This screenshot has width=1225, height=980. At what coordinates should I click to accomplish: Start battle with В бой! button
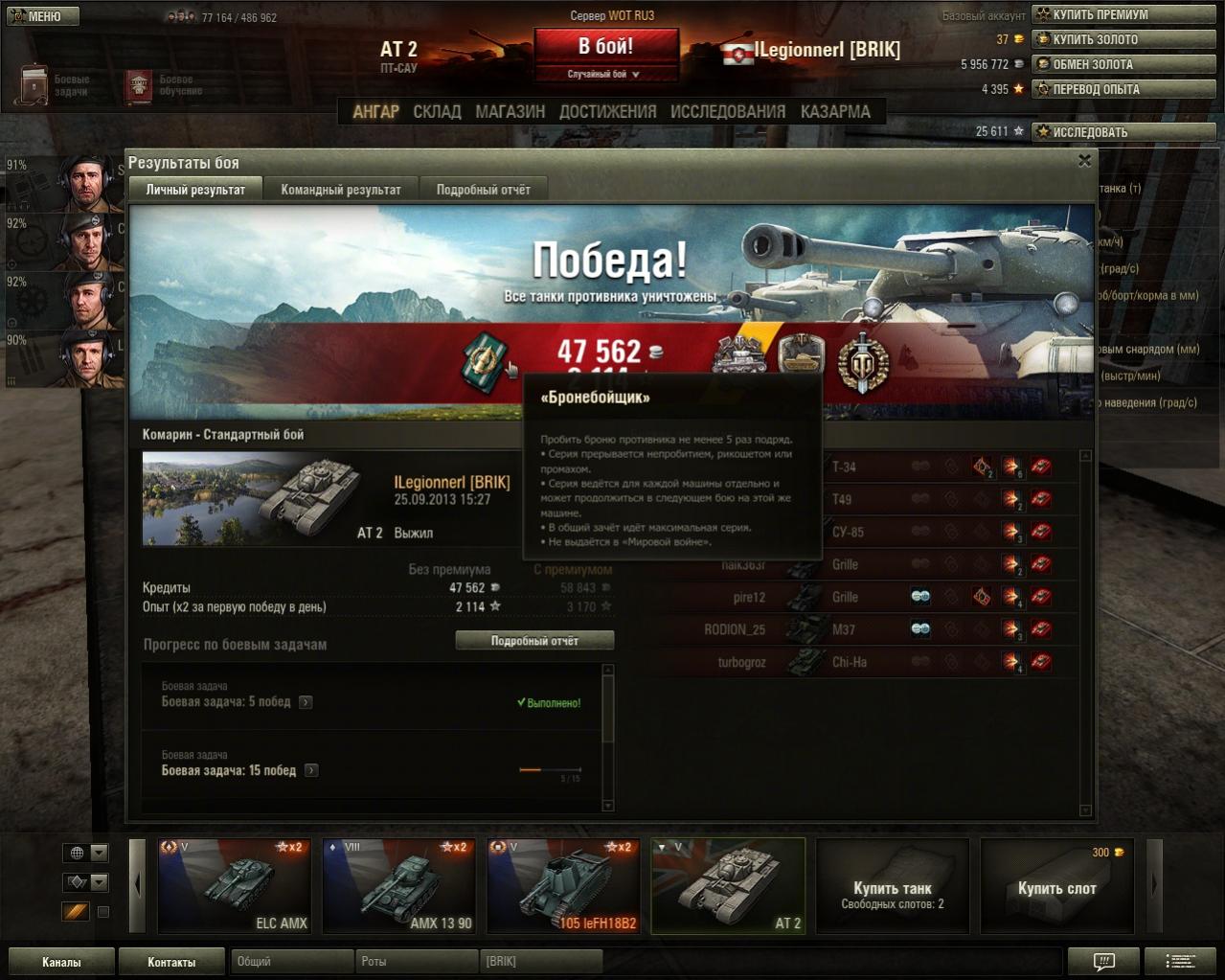click(605, 47)
